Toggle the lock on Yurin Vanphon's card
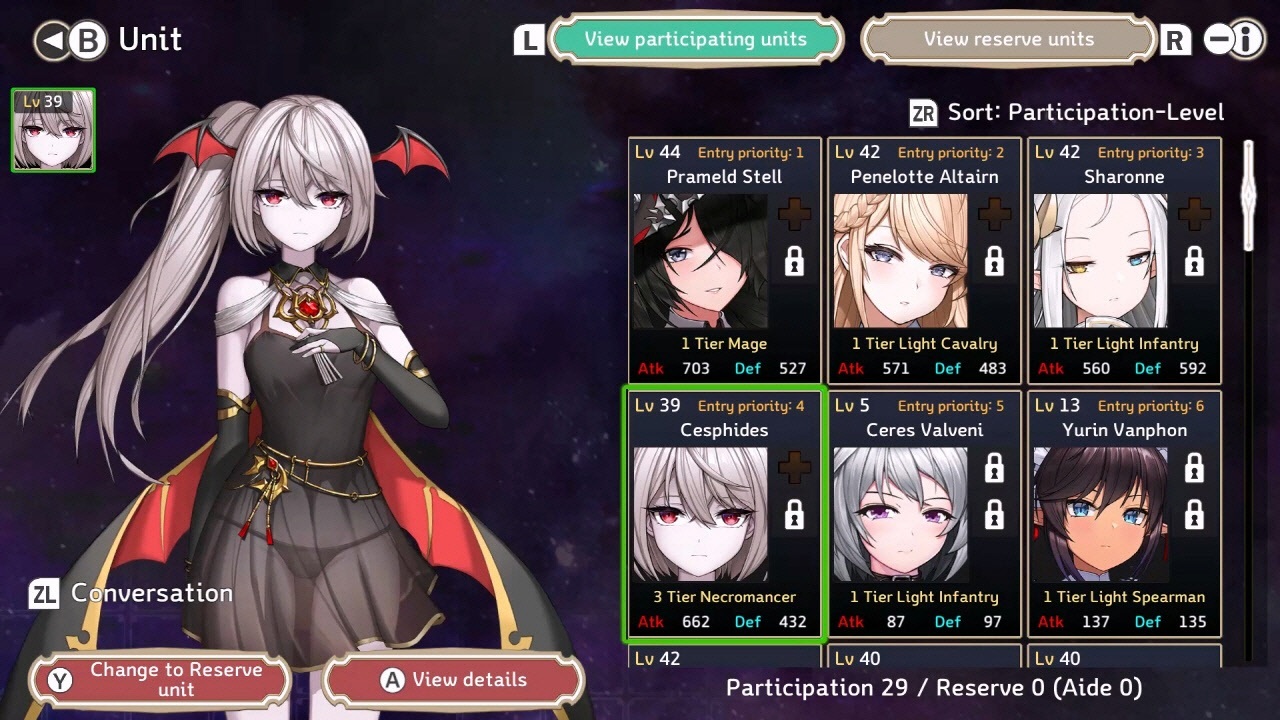The height and width of the screenshot is (720, 1280). point(1193,466)
